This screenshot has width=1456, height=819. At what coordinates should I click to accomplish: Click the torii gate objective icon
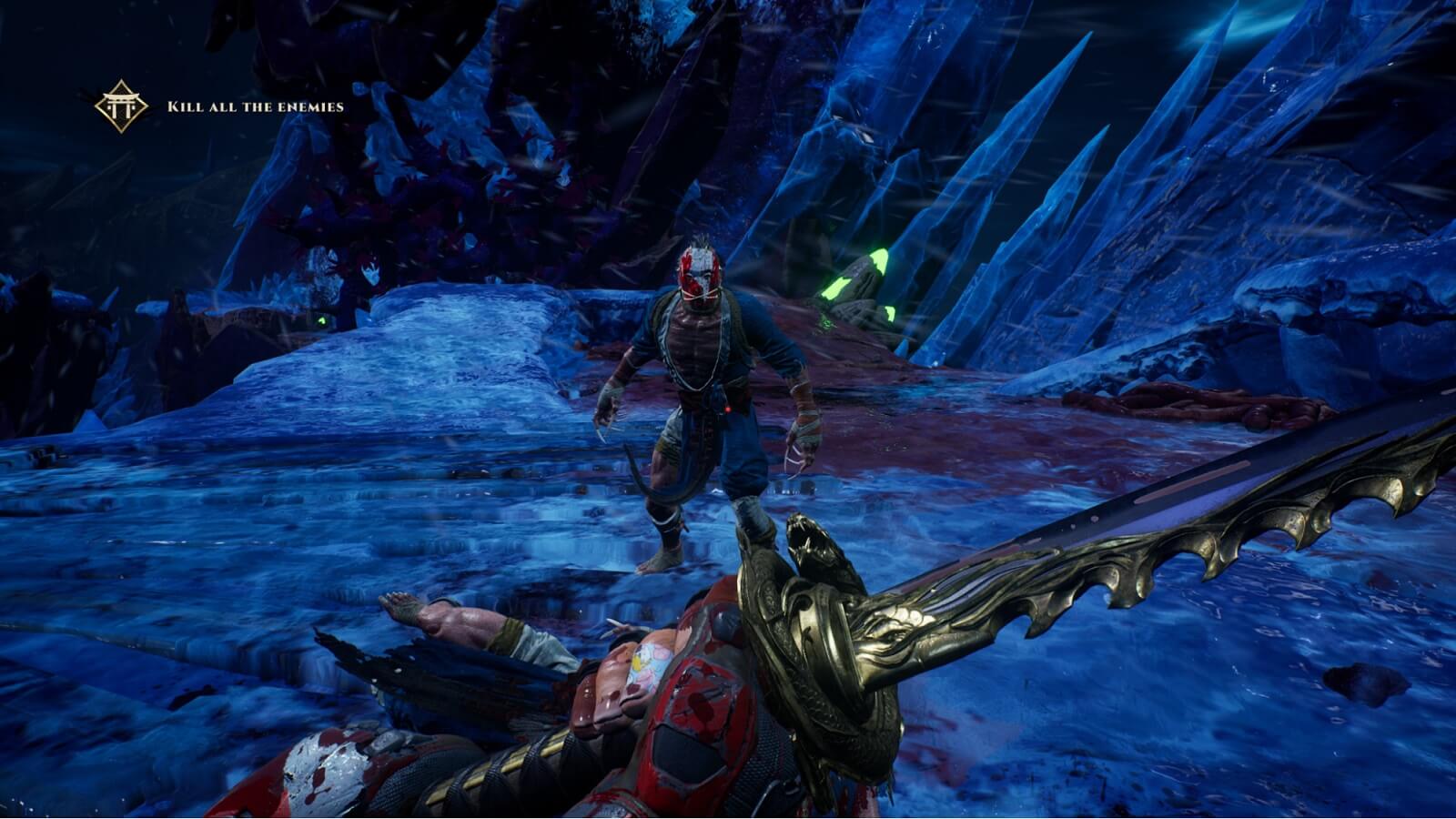(121, 106)
